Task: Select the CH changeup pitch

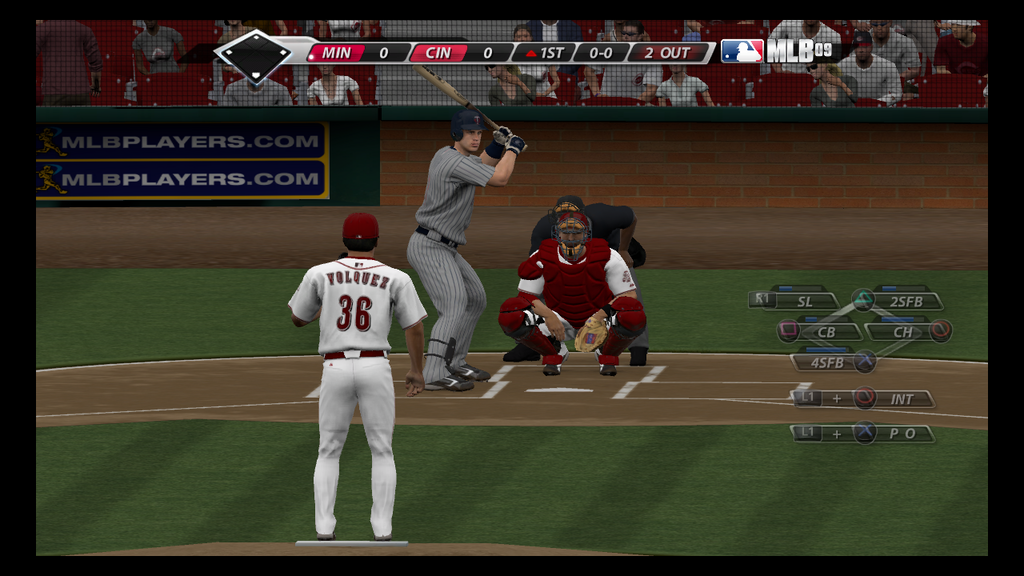Action: (902, 331)
